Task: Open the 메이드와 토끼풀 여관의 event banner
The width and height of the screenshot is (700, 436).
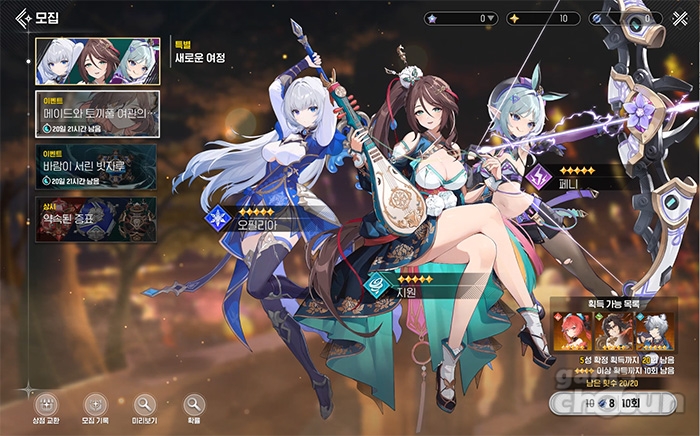Action: click(x=96, y=116)
